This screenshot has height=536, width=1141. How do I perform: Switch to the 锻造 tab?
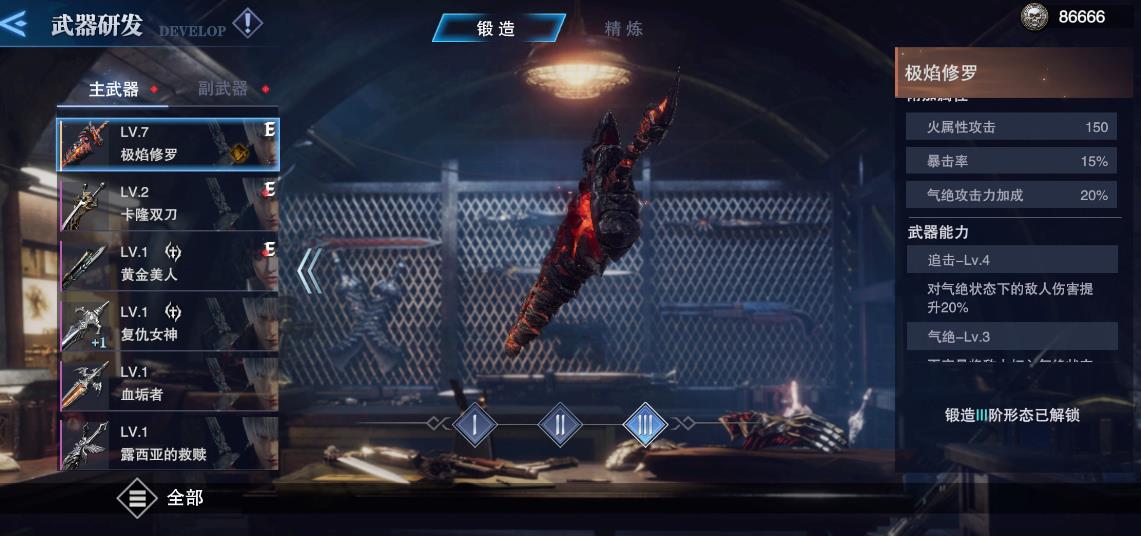pos(497,28)
